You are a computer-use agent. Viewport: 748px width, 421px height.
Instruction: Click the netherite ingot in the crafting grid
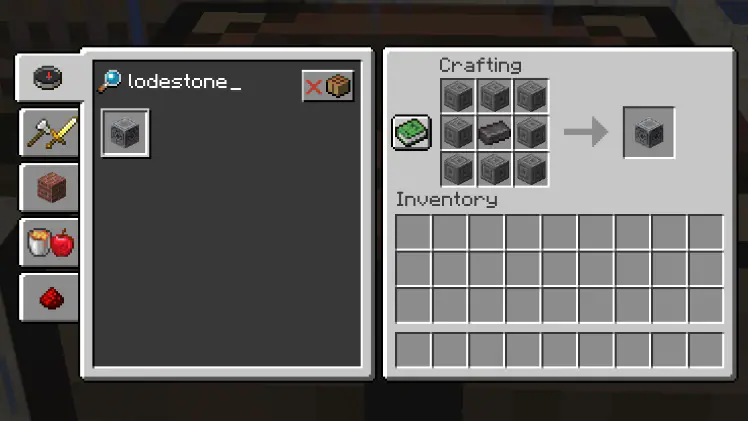494,132
